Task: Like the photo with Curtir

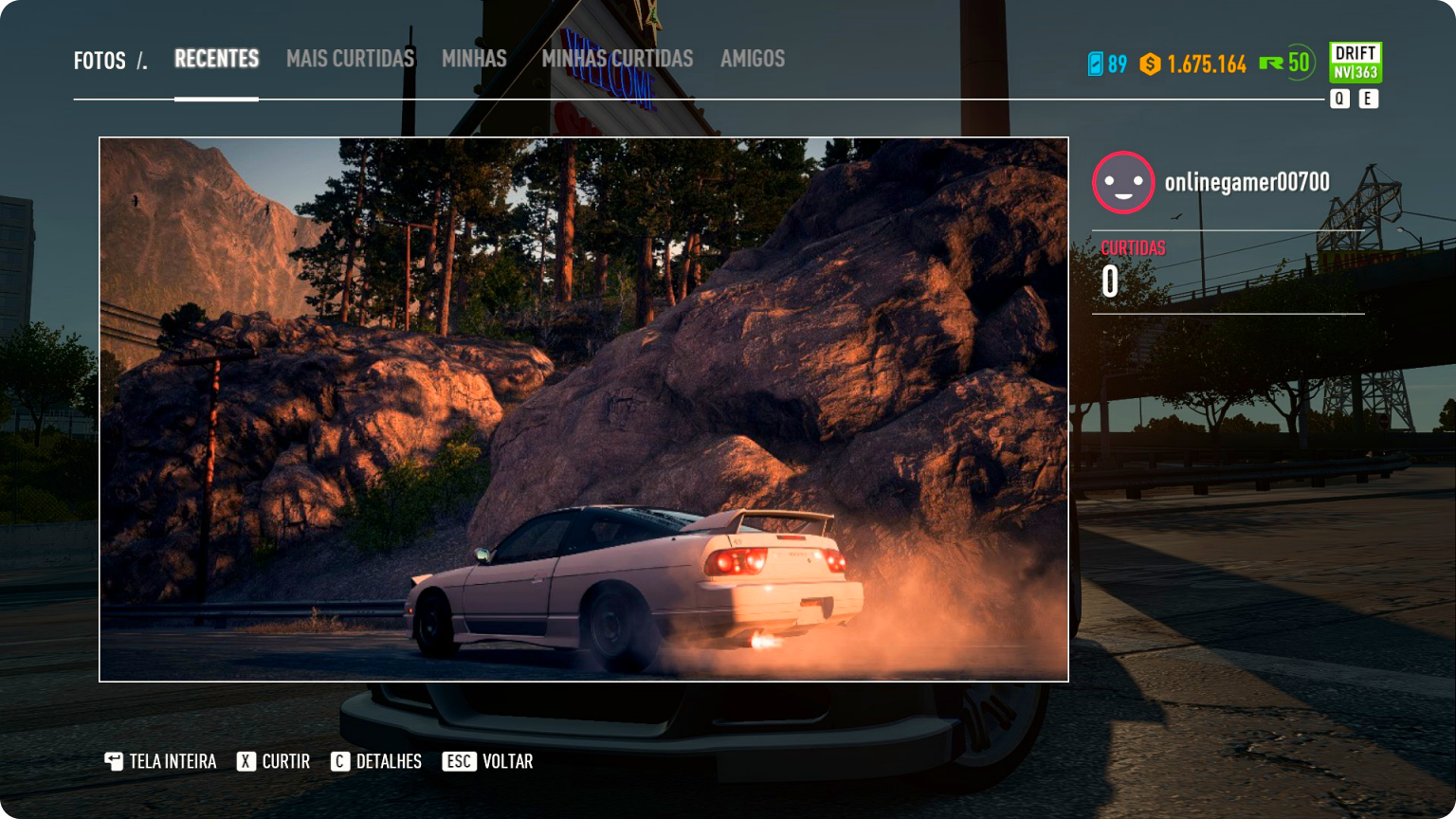Action: click(274, 761)
